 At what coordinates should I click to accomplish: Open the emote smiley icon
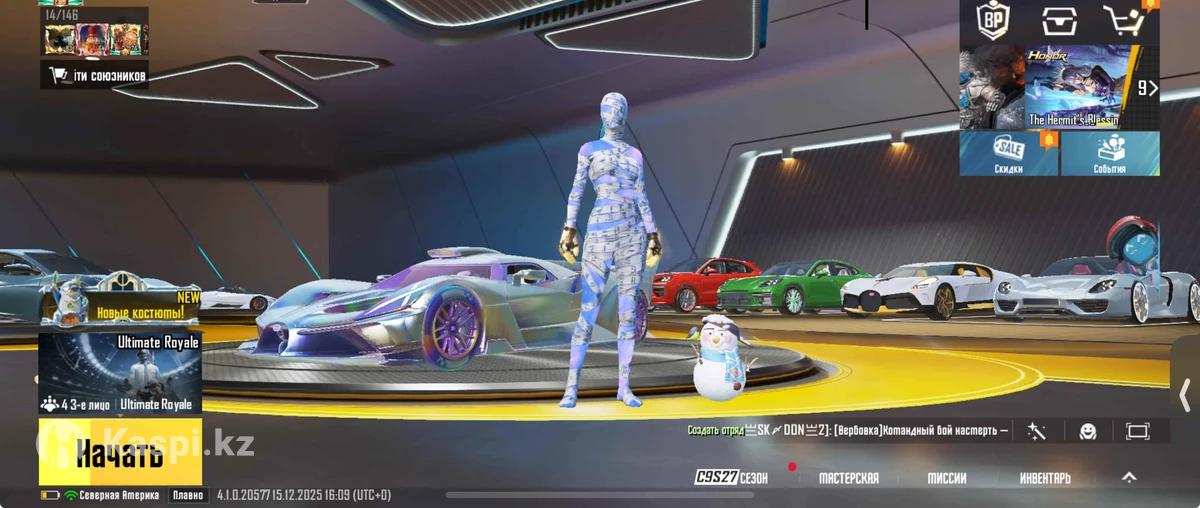[1088, 431]
